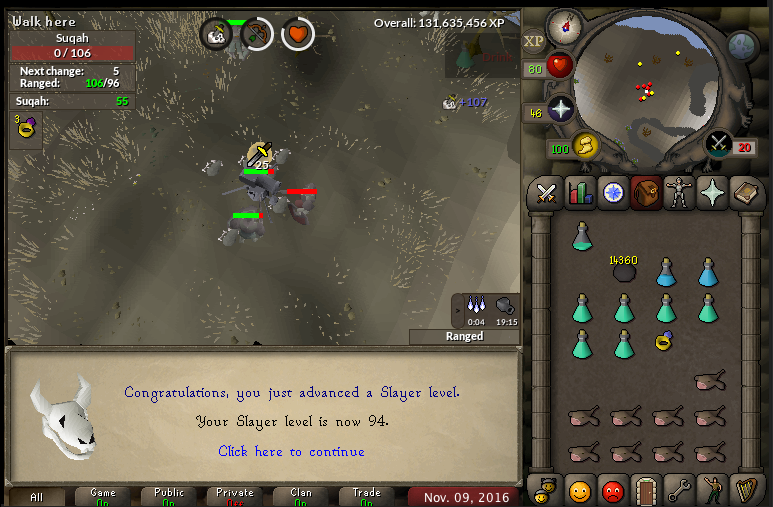Image resolution: width=773 pixels, height=507 pixels.
Task: Open the wrench settings tab
Action: point(679,490)
